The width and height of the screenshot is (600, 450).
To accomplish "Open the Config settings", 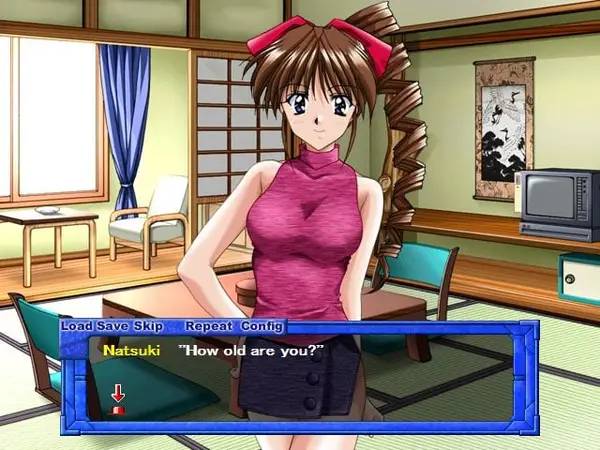I will click(263, 327).
